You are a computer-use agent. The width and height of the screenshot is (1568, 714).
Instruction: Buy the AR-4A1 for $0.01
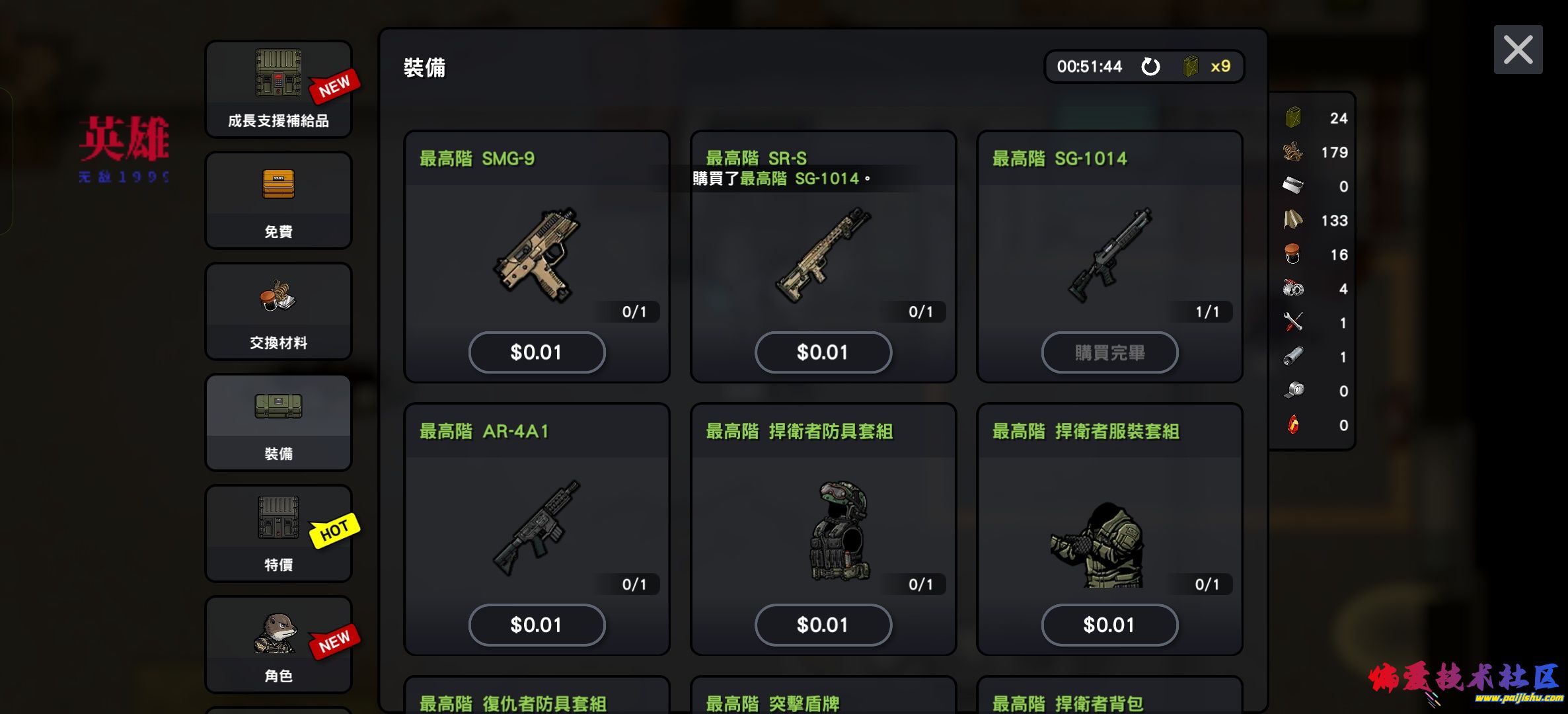tap(537, 625)
